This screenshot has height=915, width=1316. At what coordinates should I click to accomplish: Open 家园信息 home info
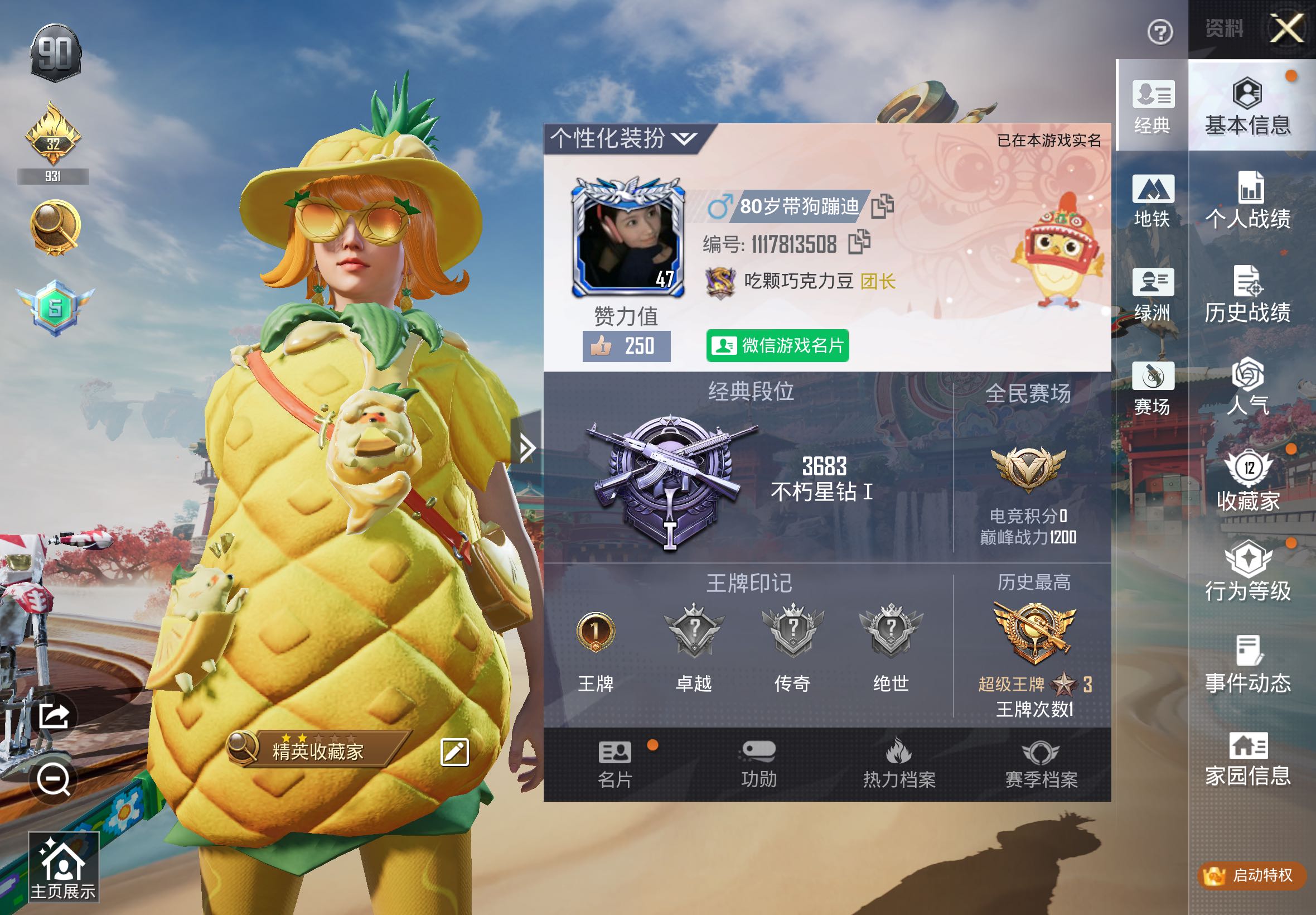pos(1247,760)
